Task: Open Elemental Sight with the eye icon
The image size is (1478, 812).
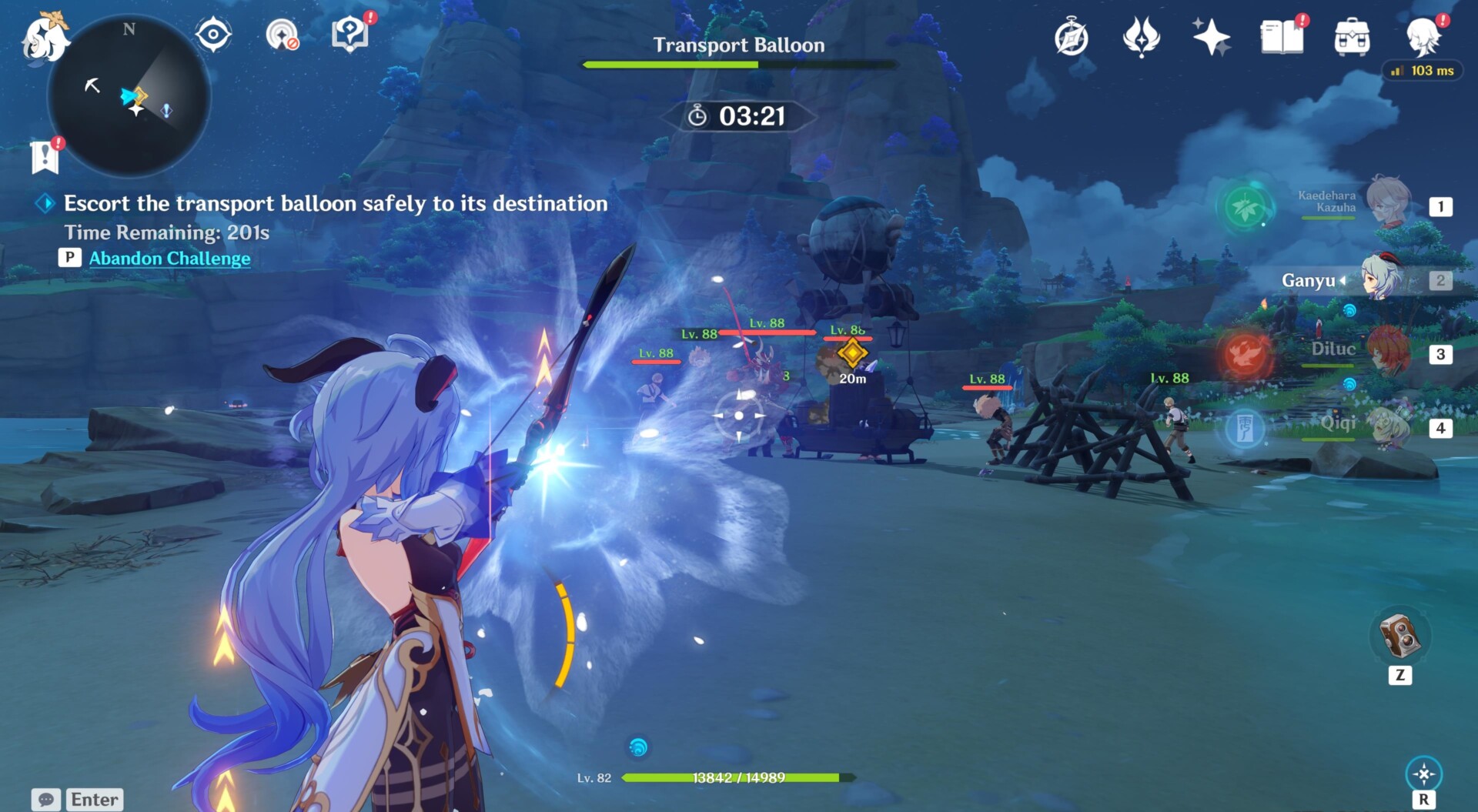Action: (x=213, y=35)
